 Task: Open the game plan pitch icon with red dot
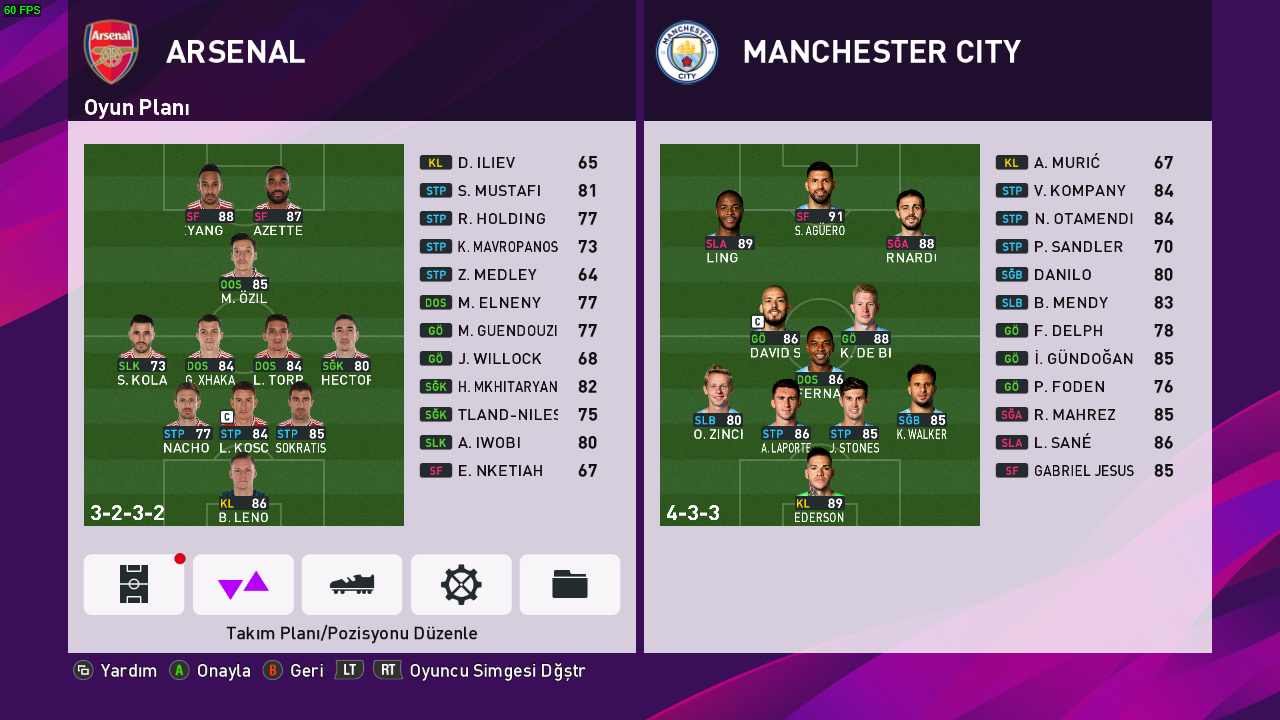(133, 584)
